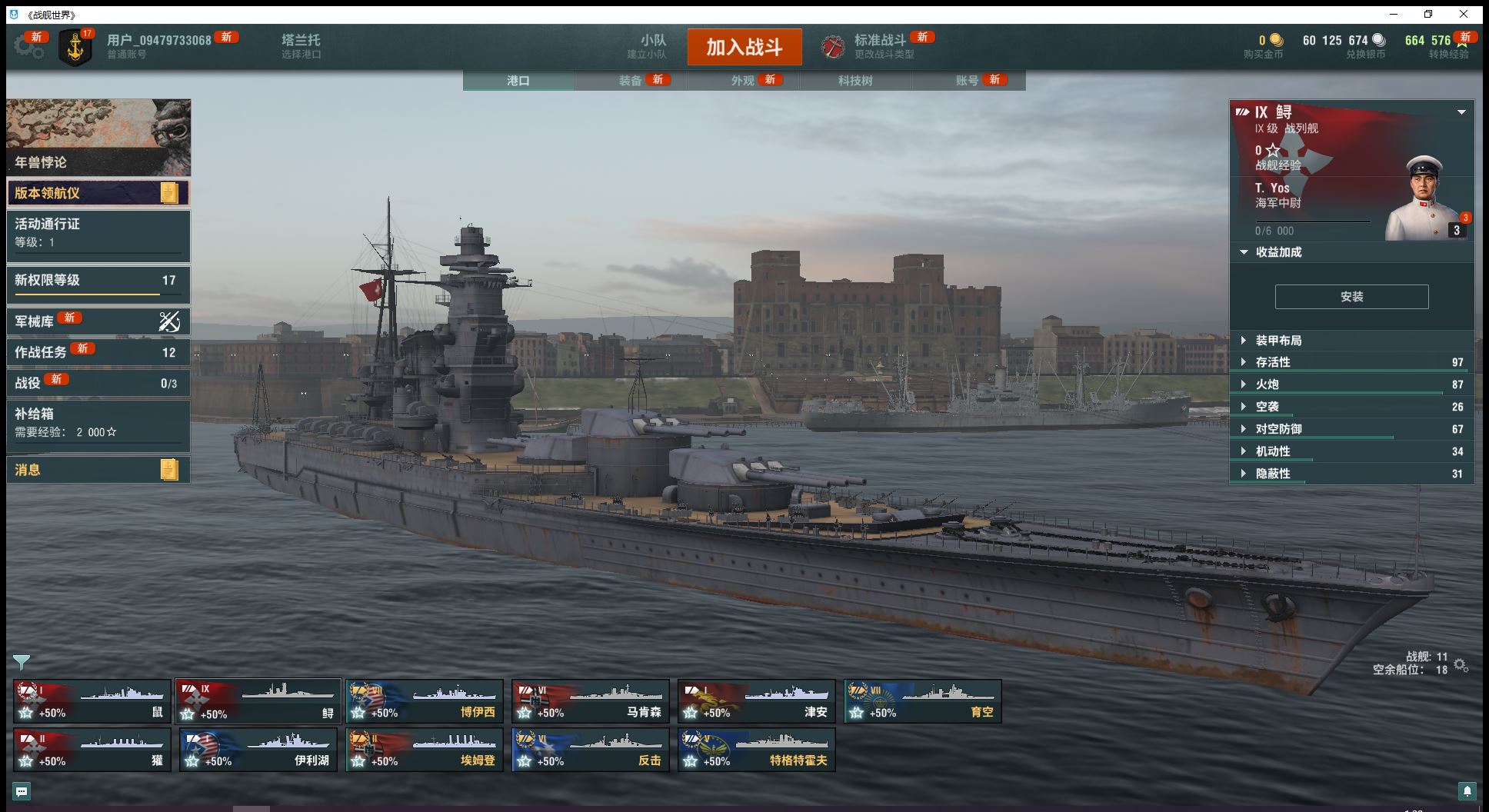The image size is (1489, 812).
Task: Open the settings gear icon
Action: click(x=28, y=47)
